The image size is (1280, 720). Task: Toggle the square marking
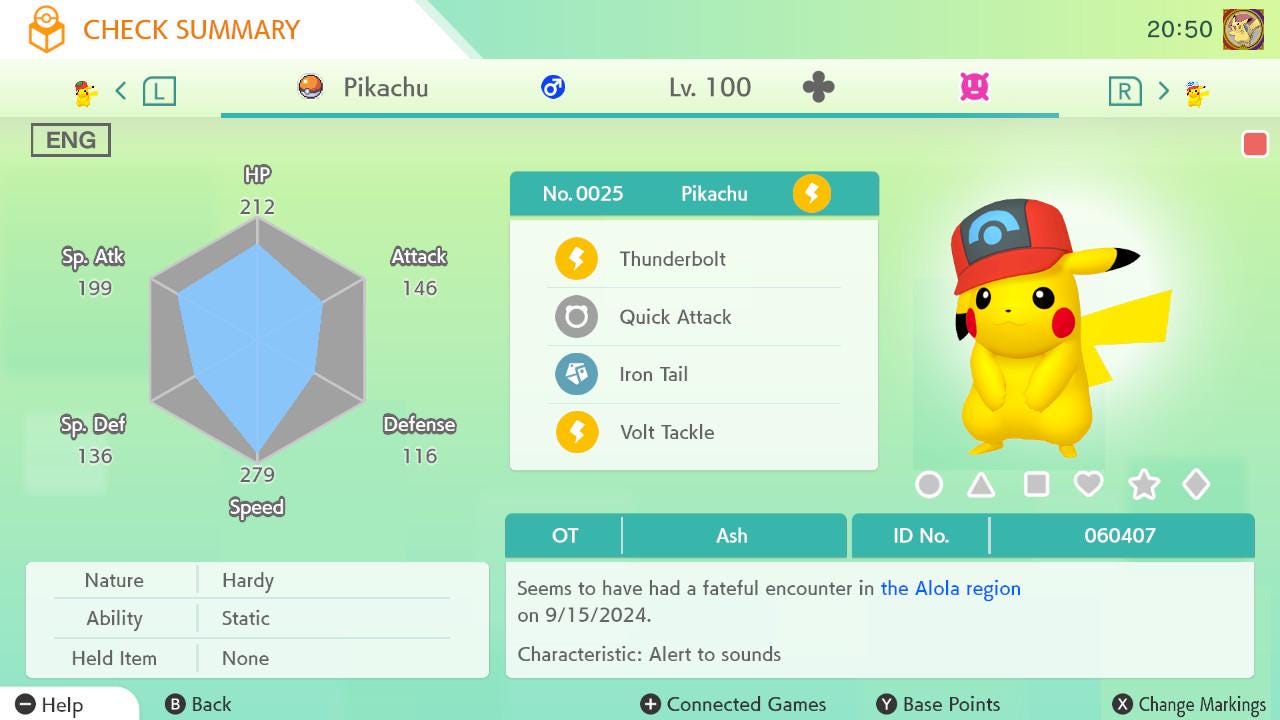1036,485
